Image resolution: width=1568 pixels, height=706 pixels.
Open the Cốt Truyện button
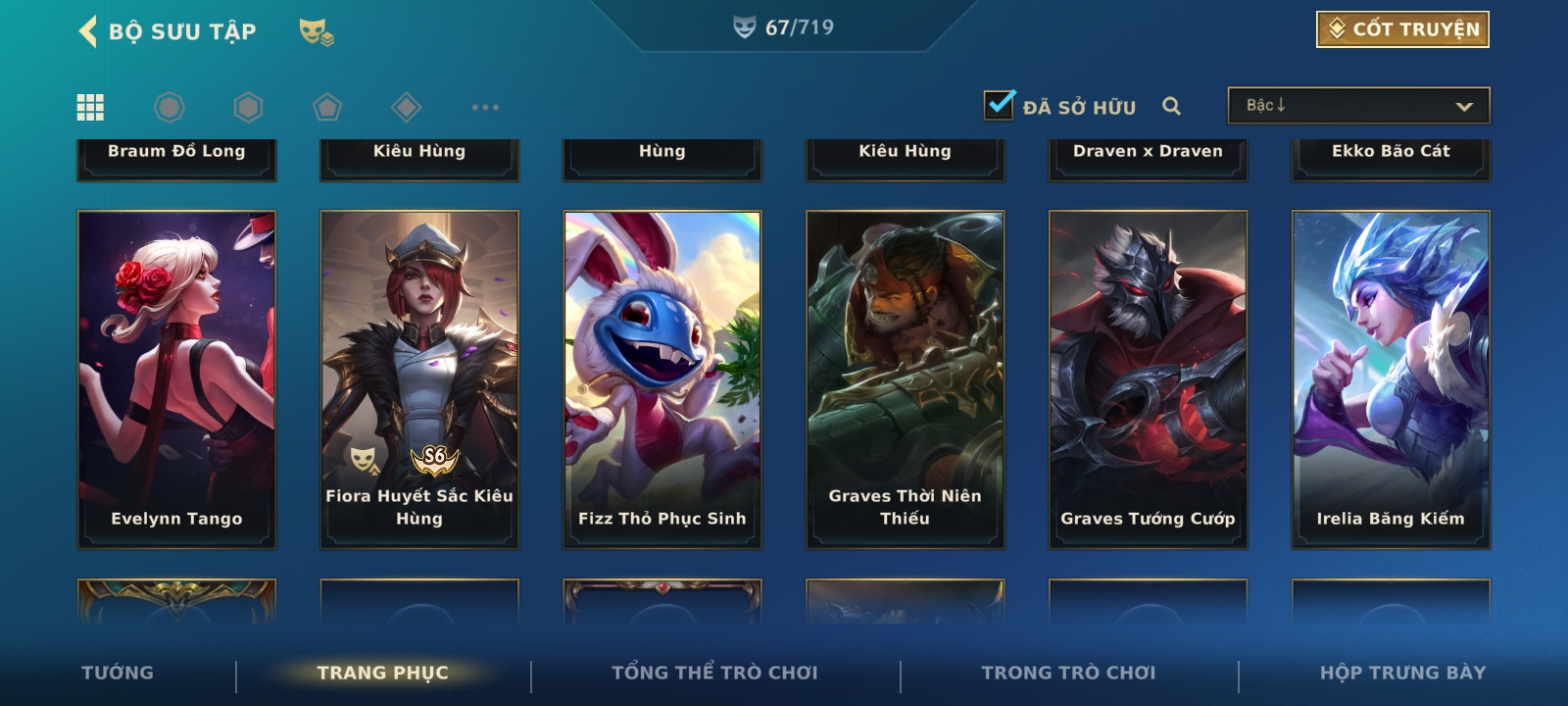tap(1402, 29)
